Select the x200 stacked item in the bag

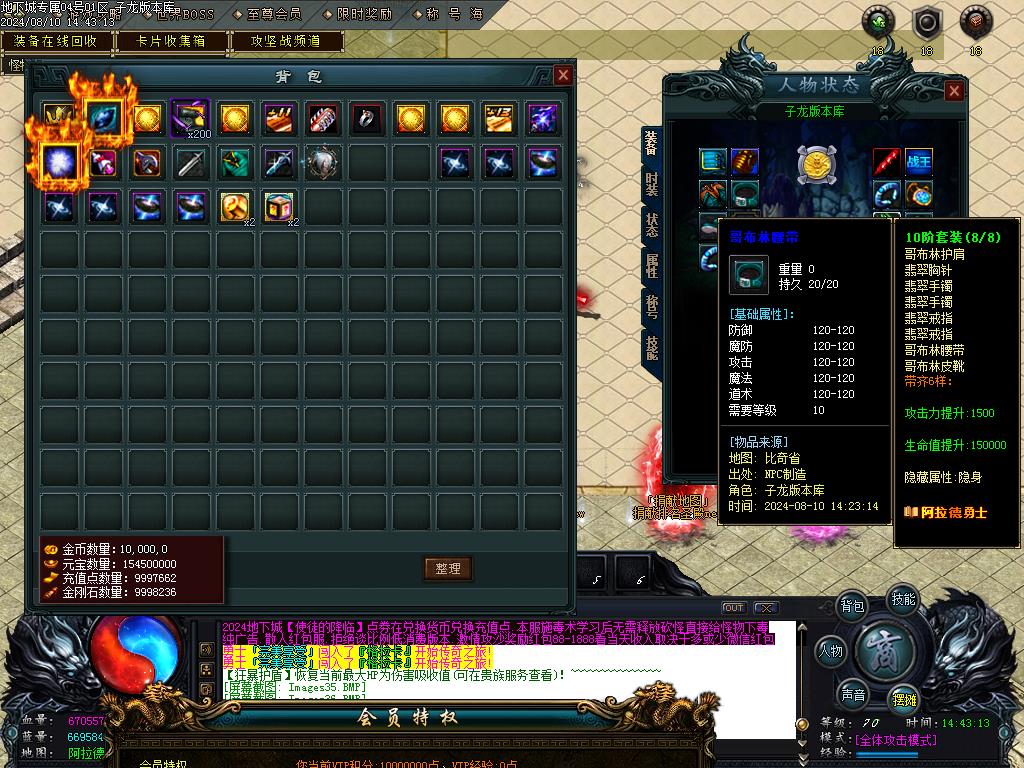(x=190, y=119)
